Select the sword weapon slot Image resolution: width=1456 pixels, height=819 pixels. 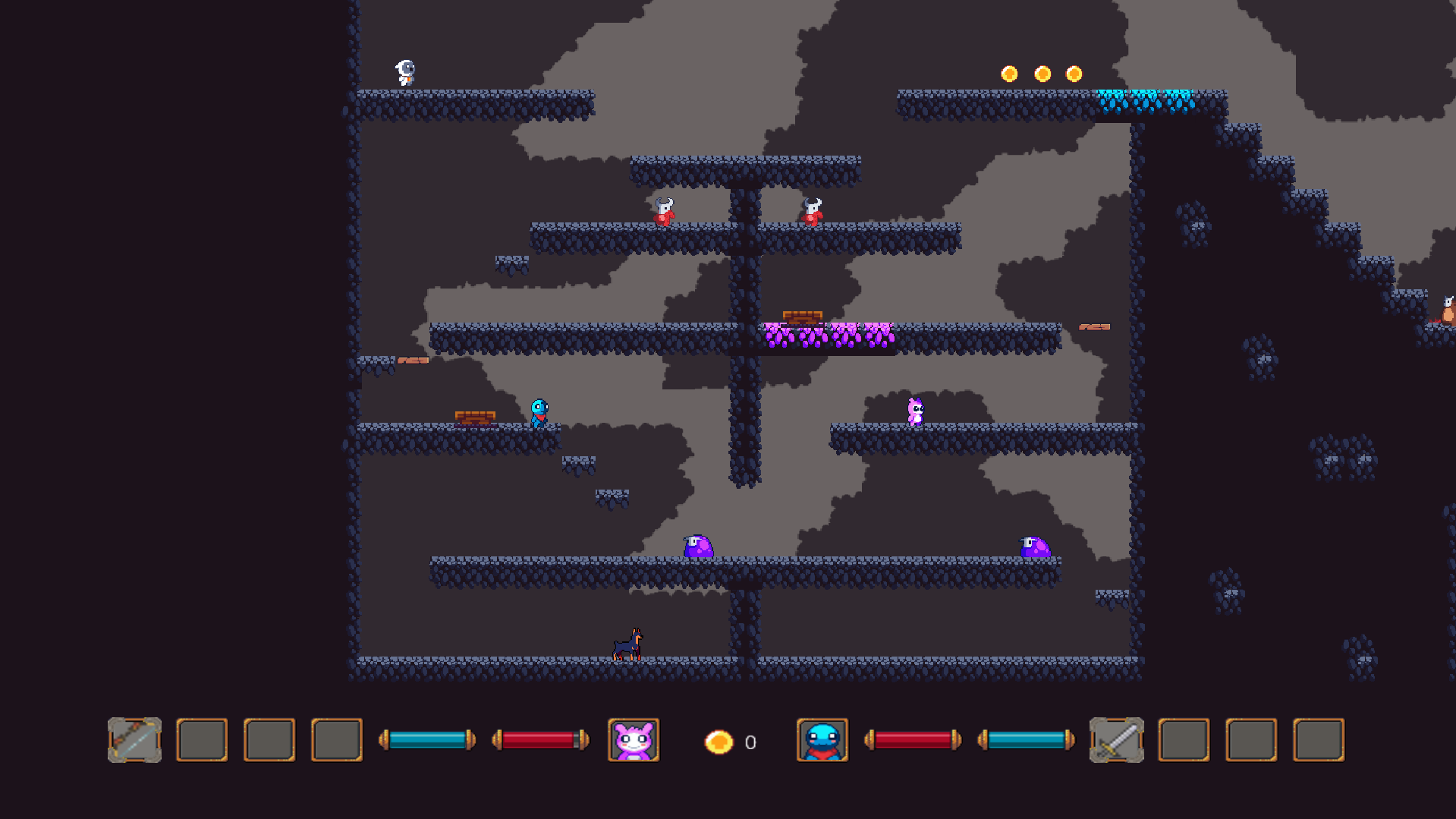[x=1116, y=740]
